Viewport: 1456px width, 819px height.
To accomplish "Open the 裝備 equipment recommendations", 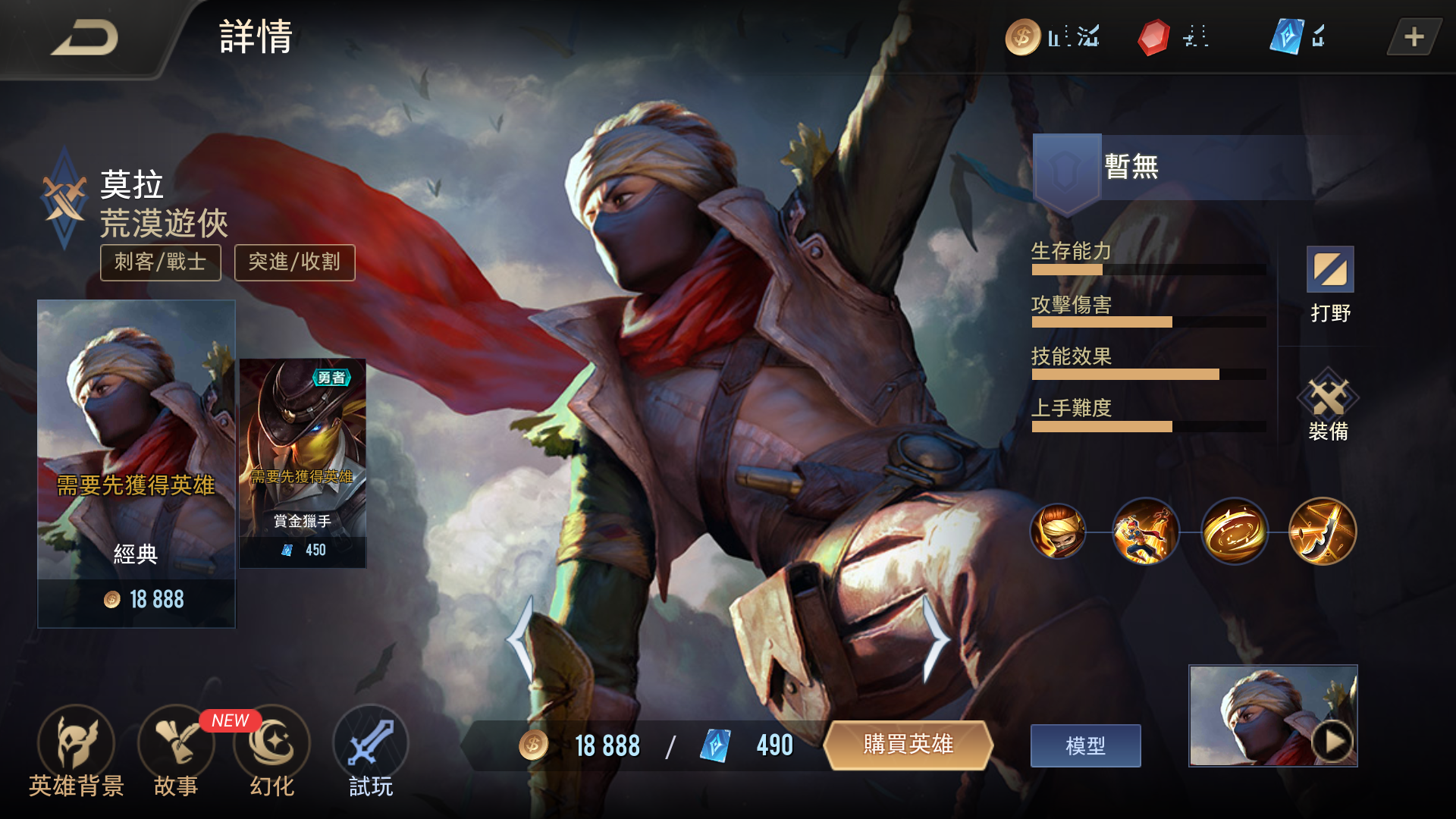I will [1328, 406].
